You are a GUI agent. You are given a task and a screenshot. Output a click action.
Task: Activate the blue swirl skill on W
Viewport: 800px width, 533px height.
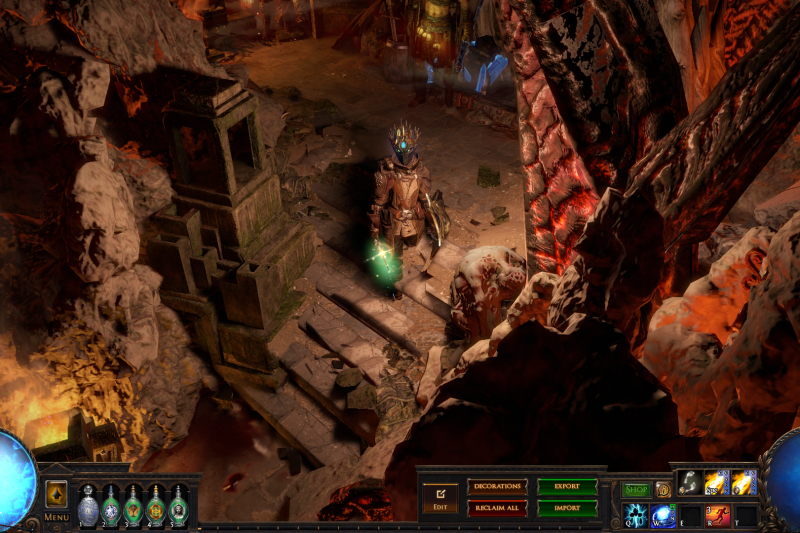click(x=663, y=515)
